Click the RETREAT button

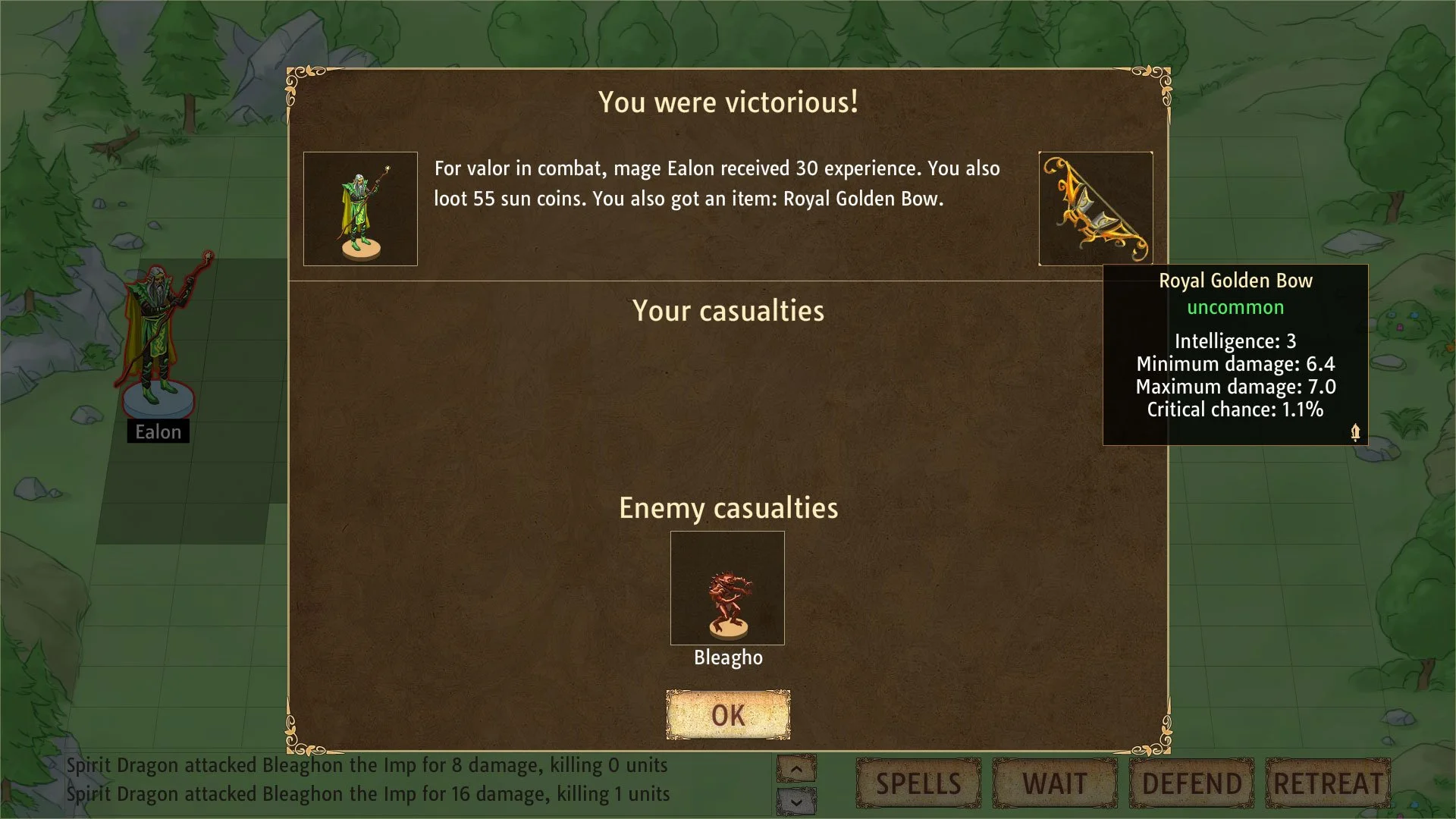click(1328, 783)
